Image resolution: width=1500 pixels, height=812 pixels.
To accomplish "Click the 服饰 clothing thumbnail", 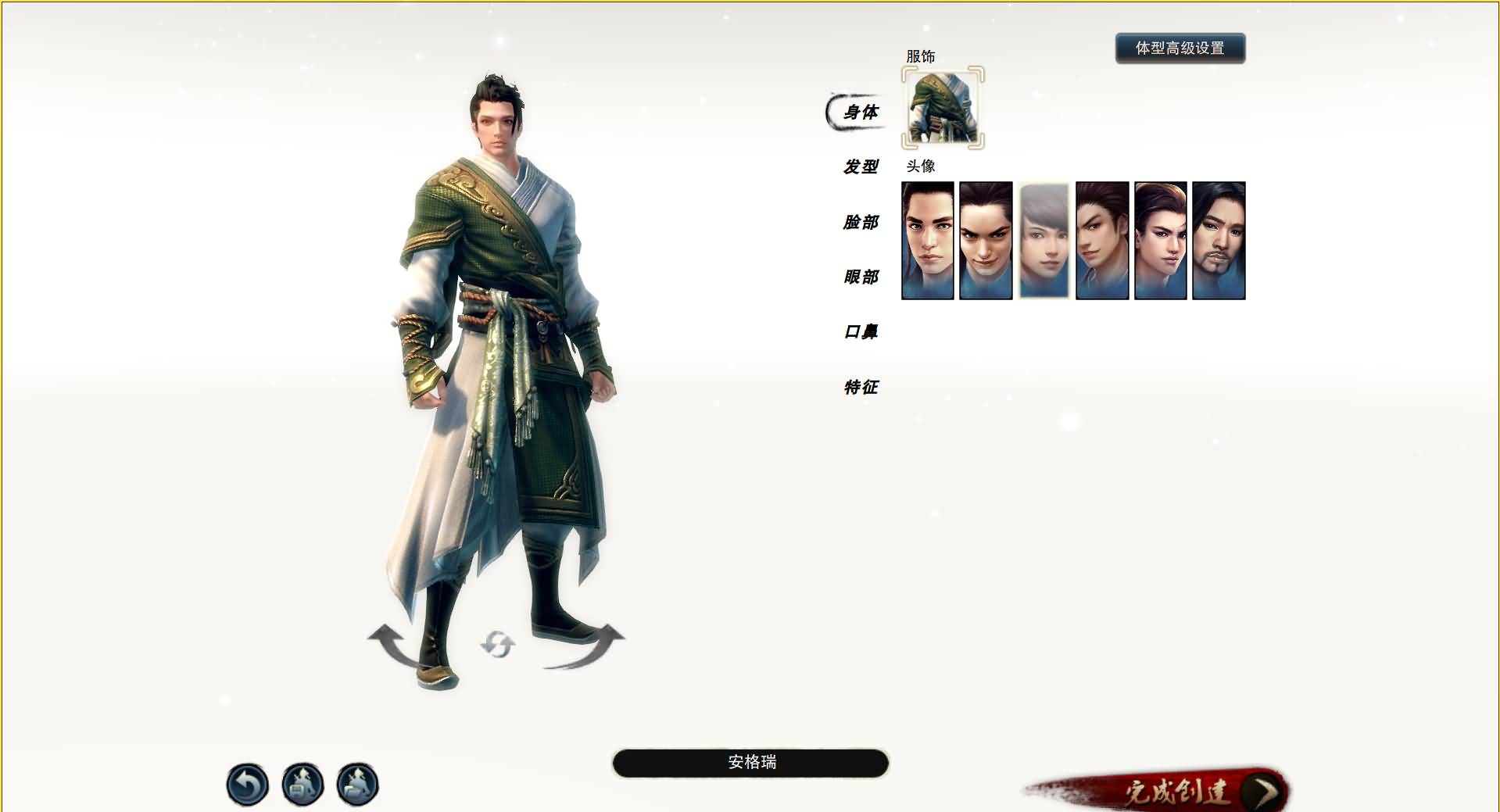I will (940, 109).
